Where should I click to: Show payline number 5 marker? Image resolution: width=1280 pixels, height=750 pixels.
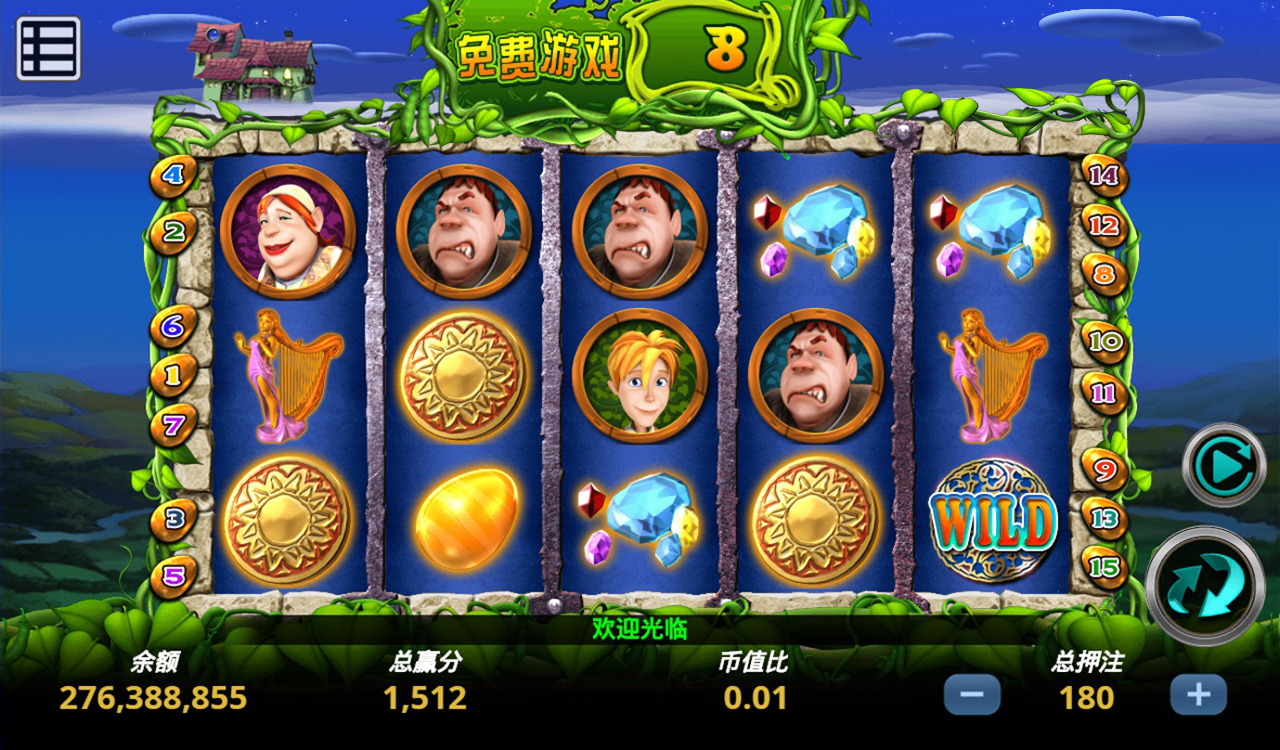[x=174, y=576]
